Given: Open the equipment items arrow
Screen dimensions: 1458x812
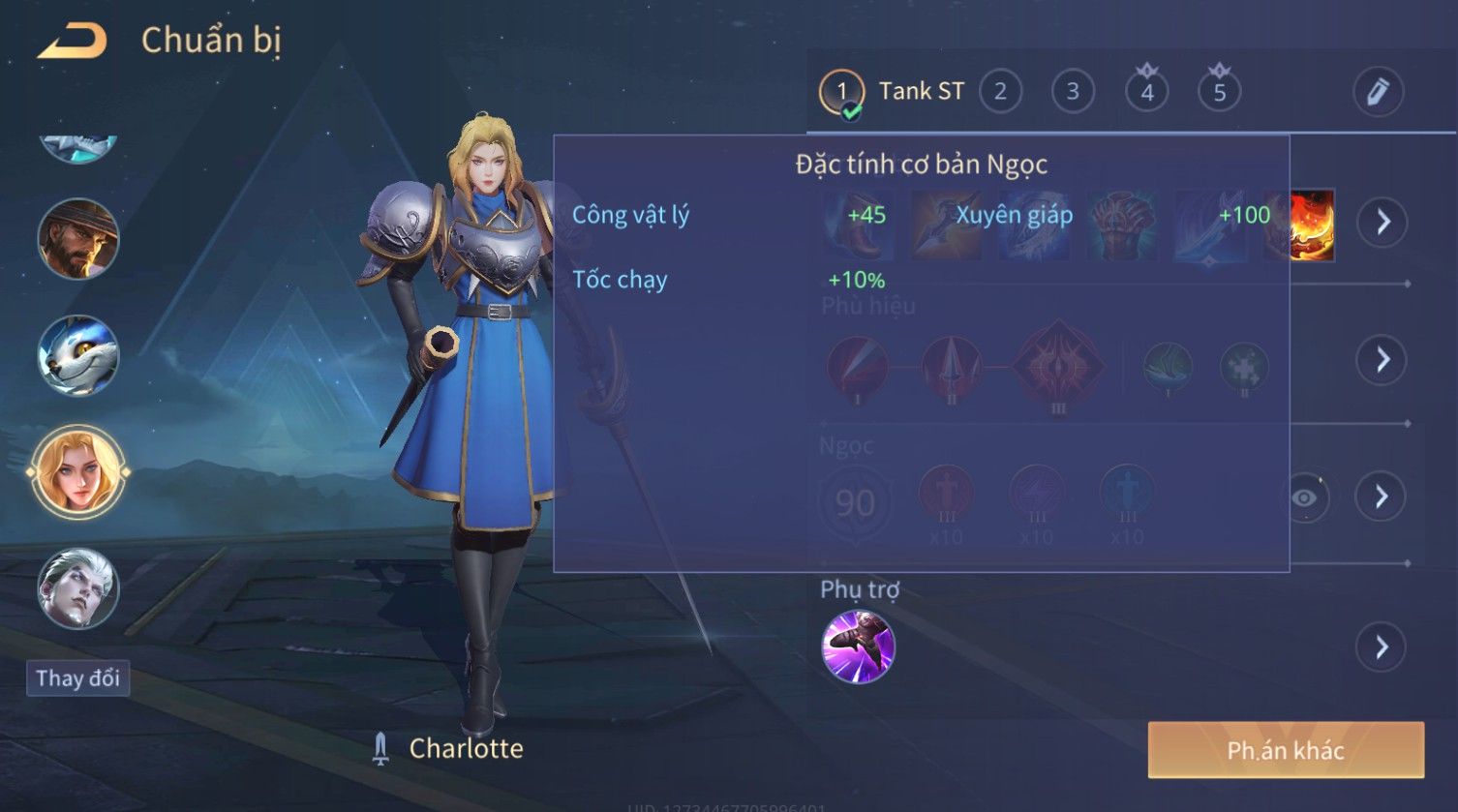Looking at the screenshot, I should 1382,223.
